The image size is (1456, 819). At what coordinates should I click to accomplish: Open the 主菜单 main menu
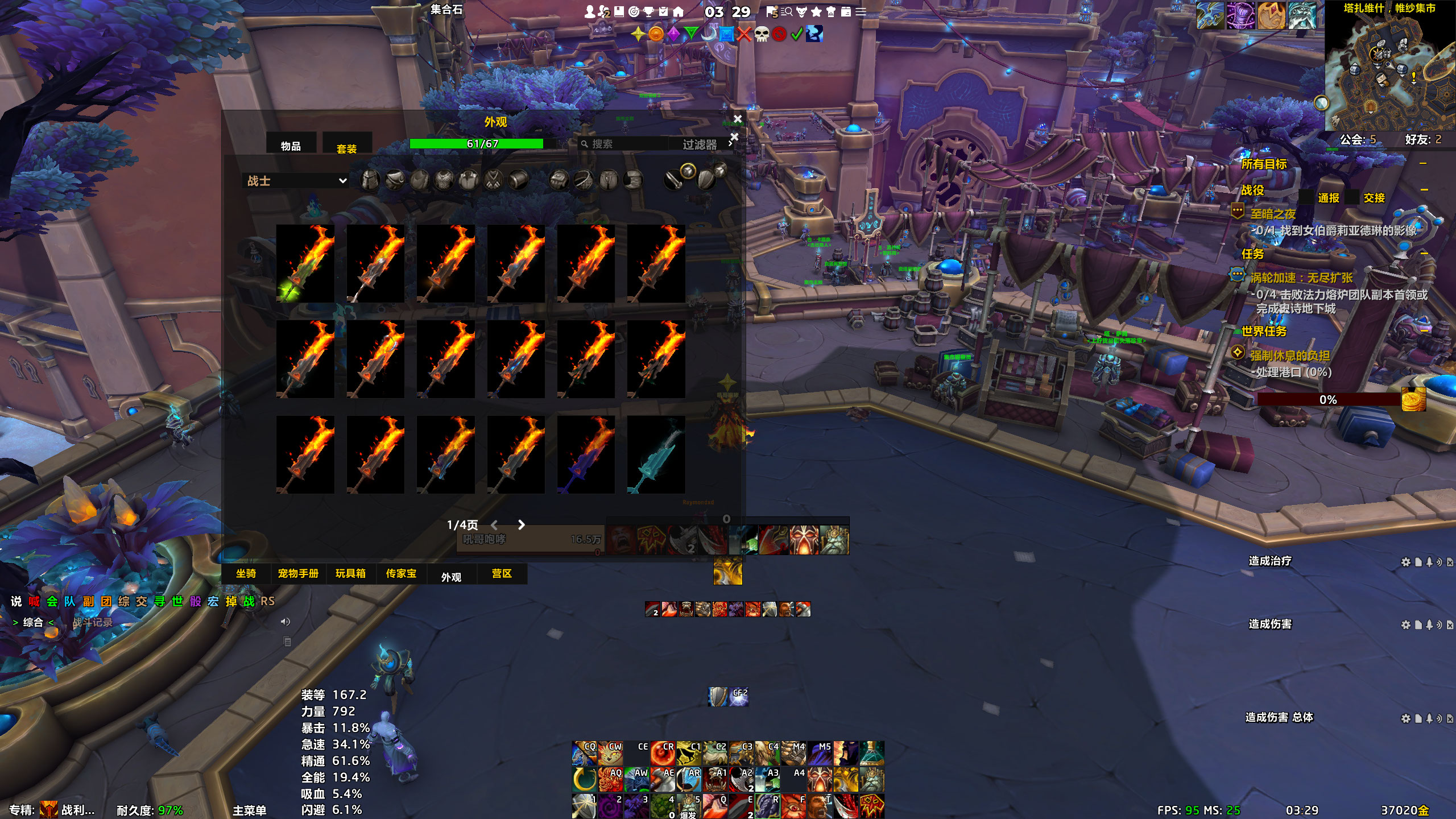pos(249,810)
